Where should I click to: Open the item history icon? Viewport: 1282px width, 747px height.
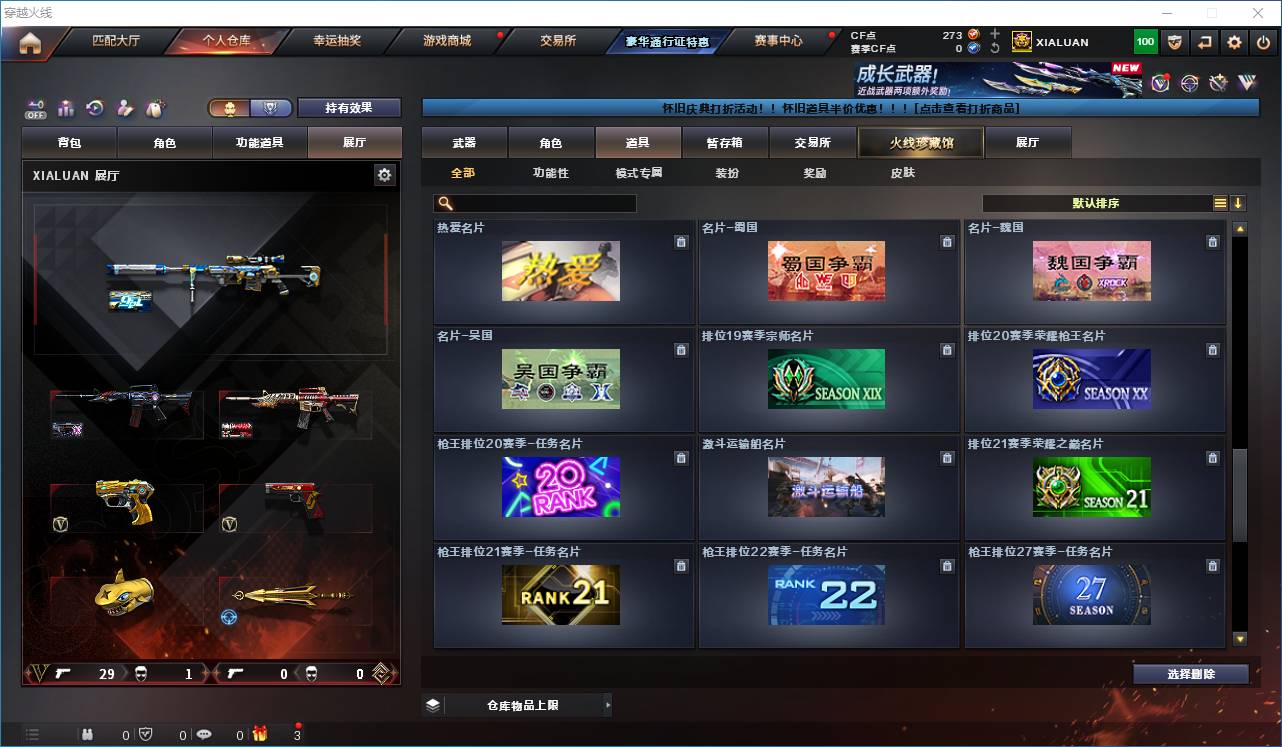point(97,108)
